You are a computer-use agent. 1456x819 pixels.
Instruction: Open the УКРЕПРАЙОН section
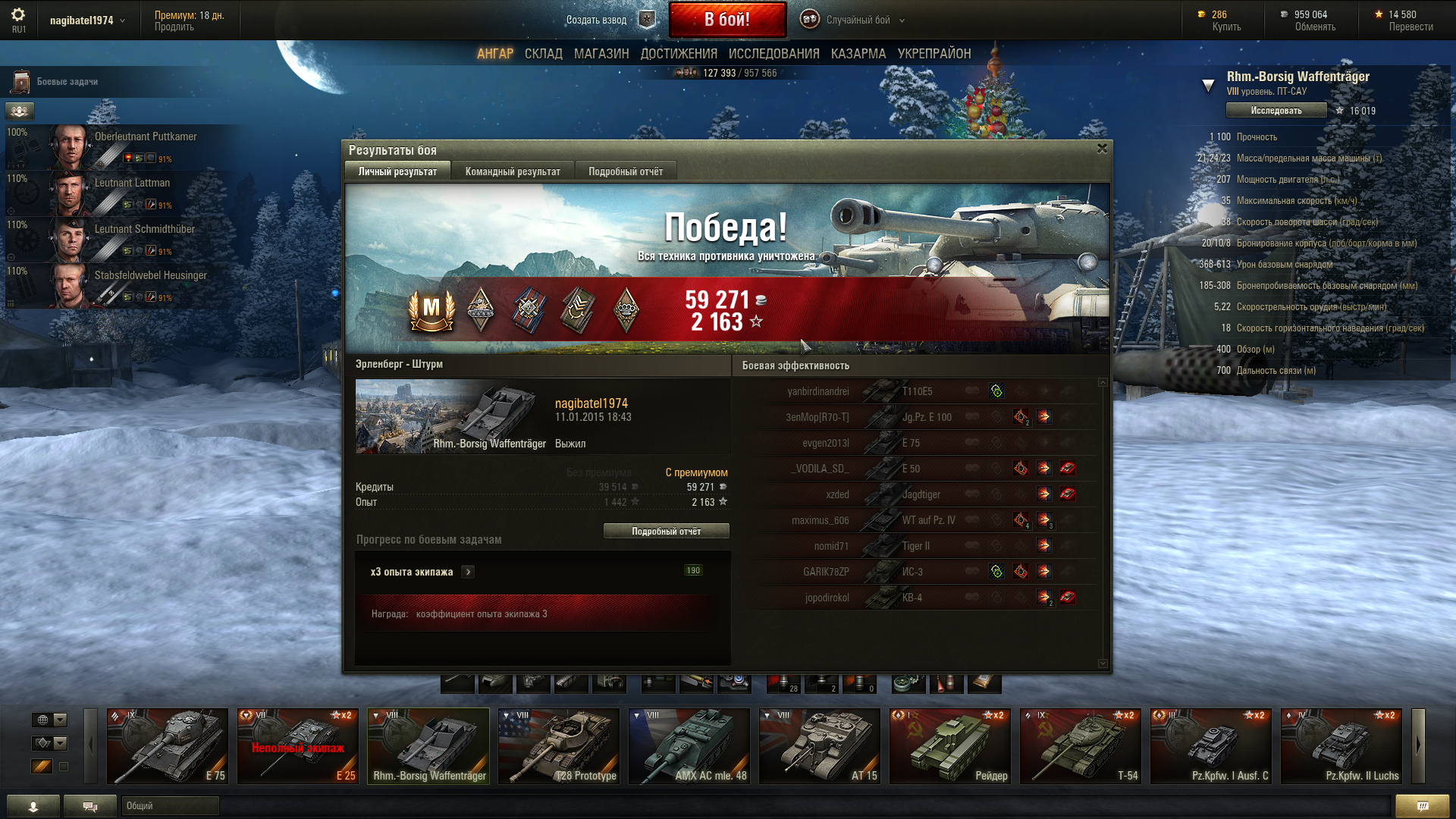click(934, 54)
